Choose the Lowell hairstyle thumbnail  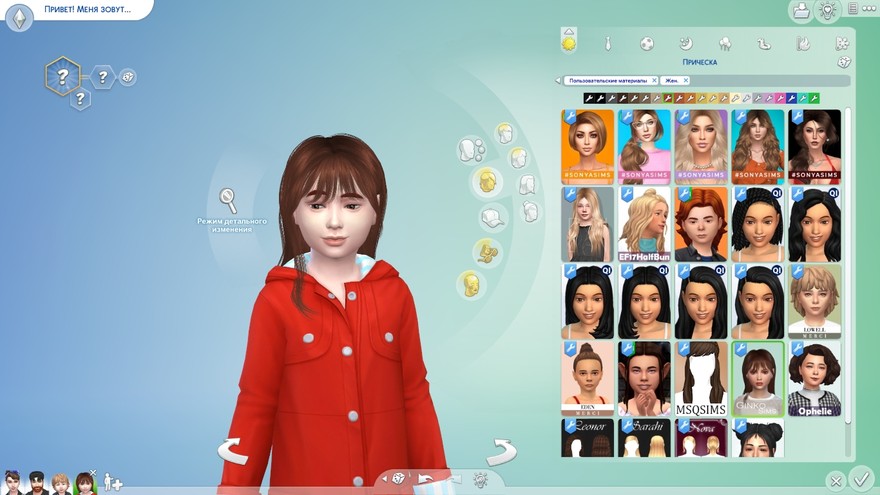814,302
